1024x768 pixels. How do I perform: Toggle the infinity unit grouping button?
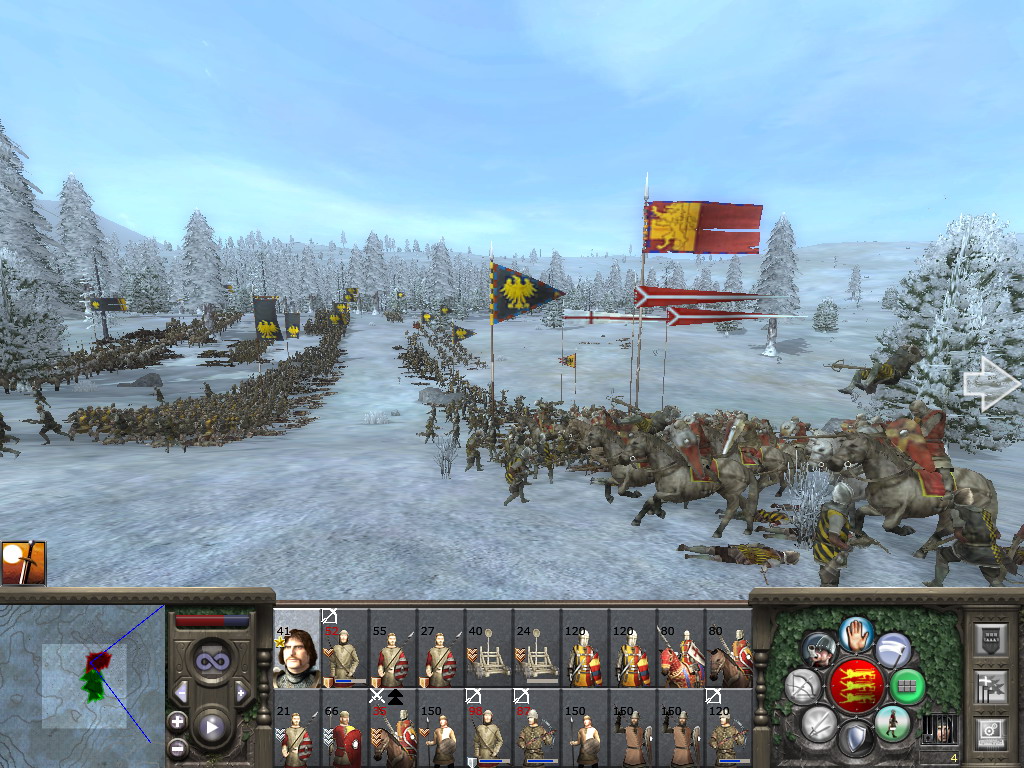212,661
